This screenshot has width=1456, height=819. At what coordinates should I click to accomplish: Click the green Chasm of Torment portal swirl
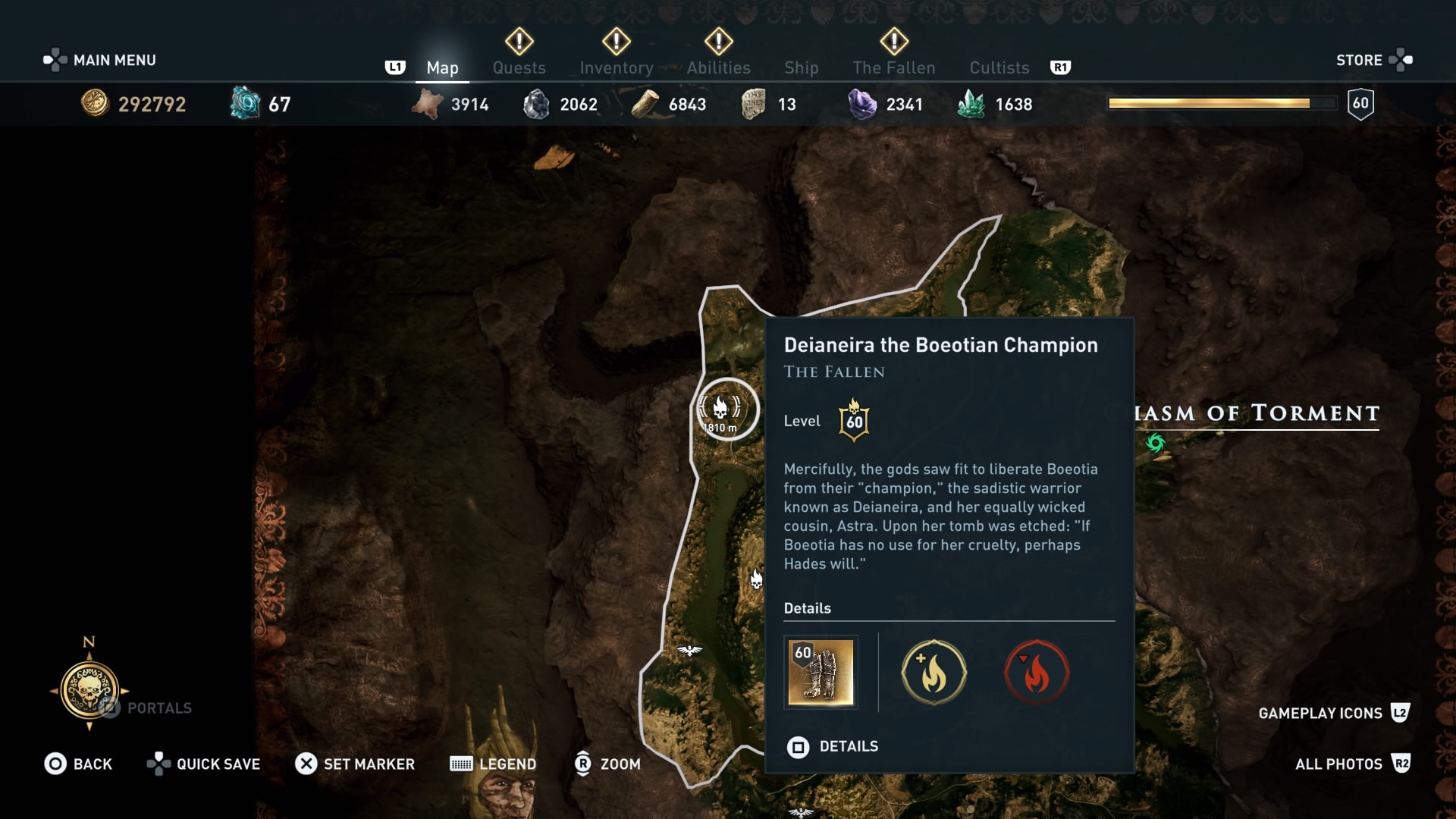pos(1156,444)
